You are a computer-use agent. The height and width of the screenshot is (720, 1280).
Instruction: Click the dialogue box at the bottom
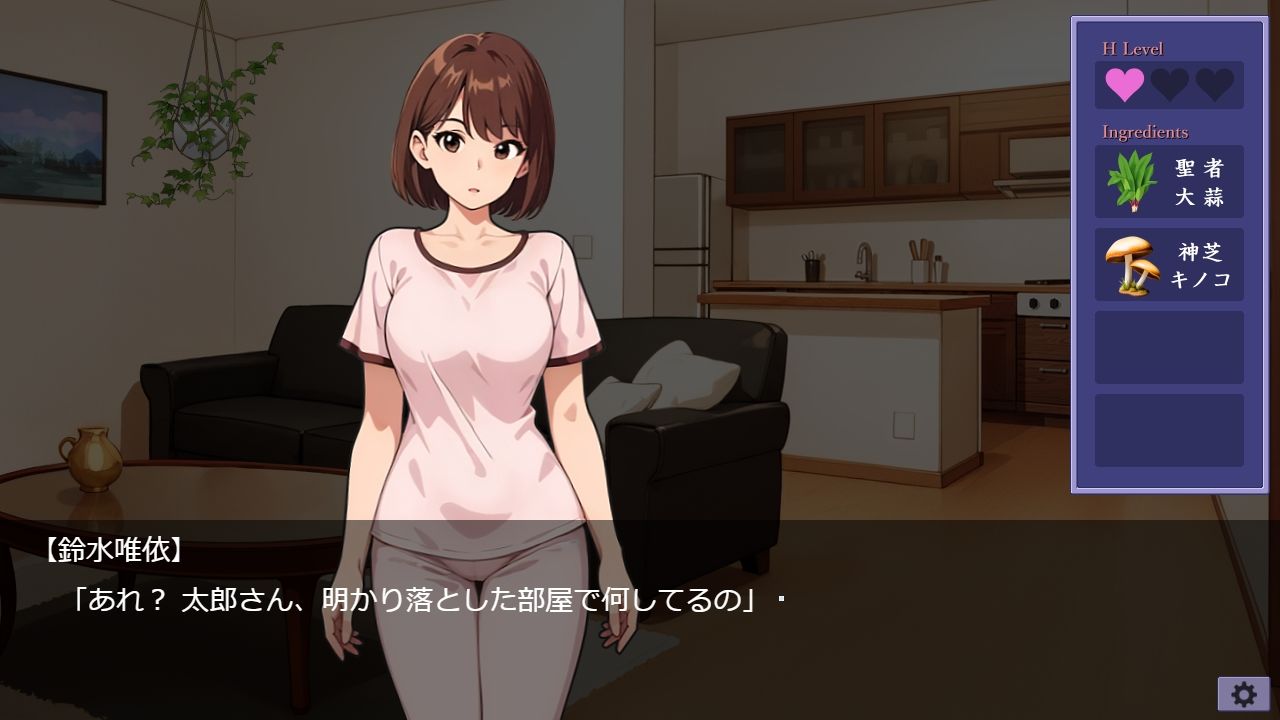(x=500, y=600)
